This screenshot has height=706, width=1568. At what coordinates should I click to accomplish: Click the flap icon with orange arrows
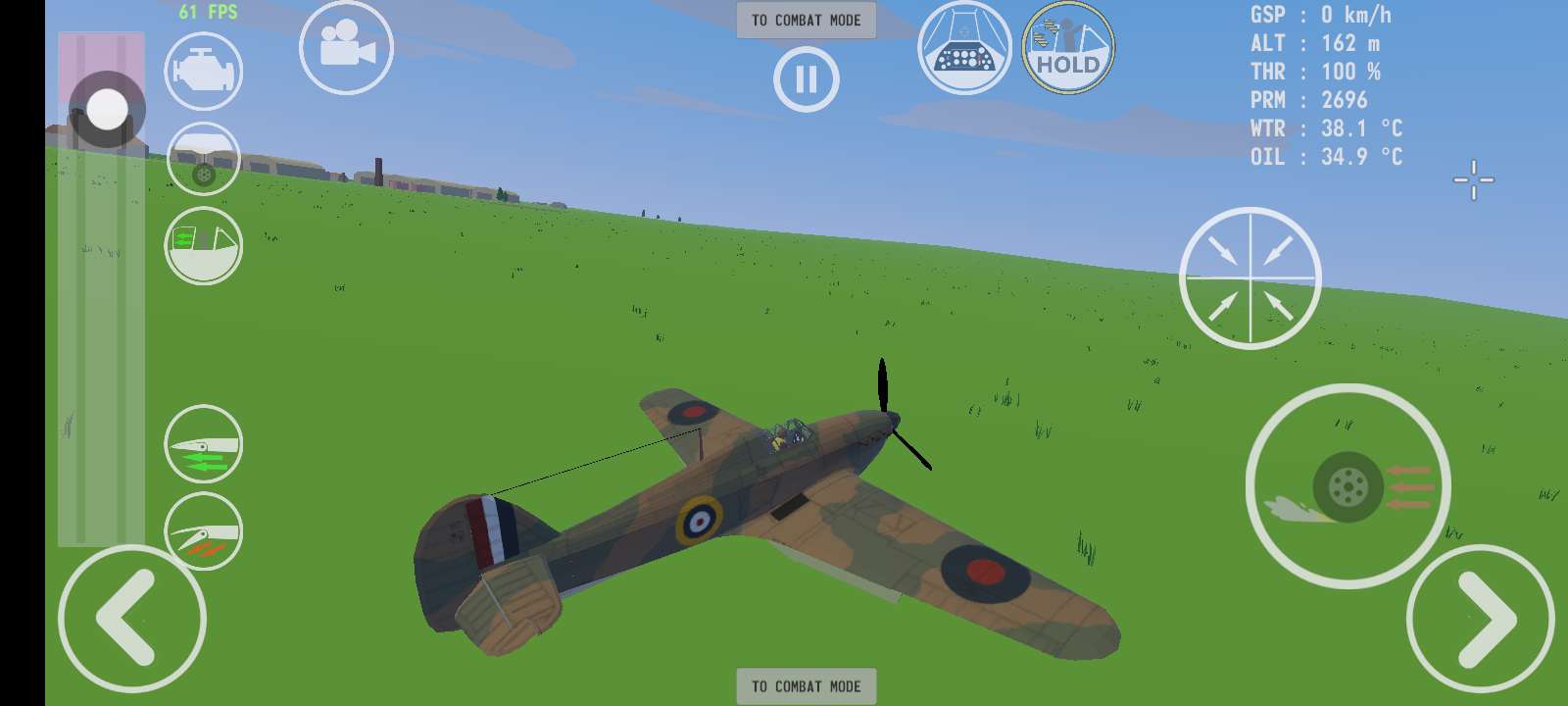click(x=203, y=532)
